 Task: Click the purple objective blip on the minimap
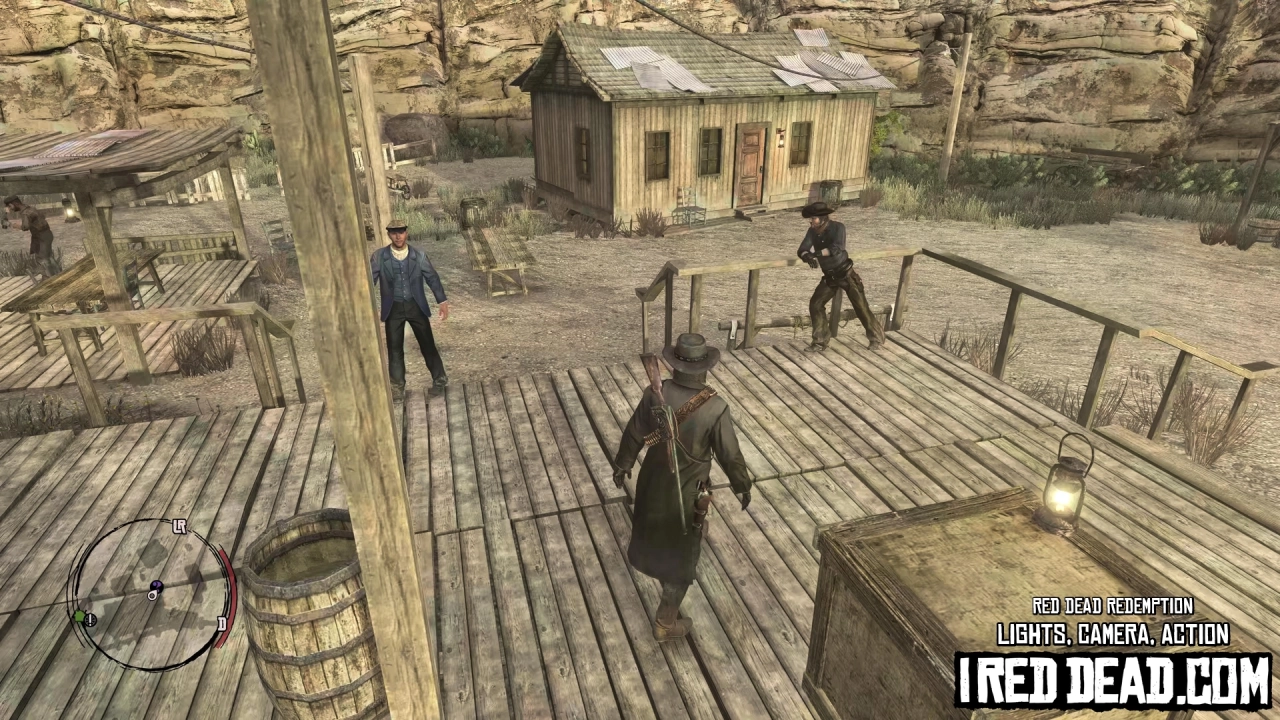pyautogui.click(x=157, y=586)
